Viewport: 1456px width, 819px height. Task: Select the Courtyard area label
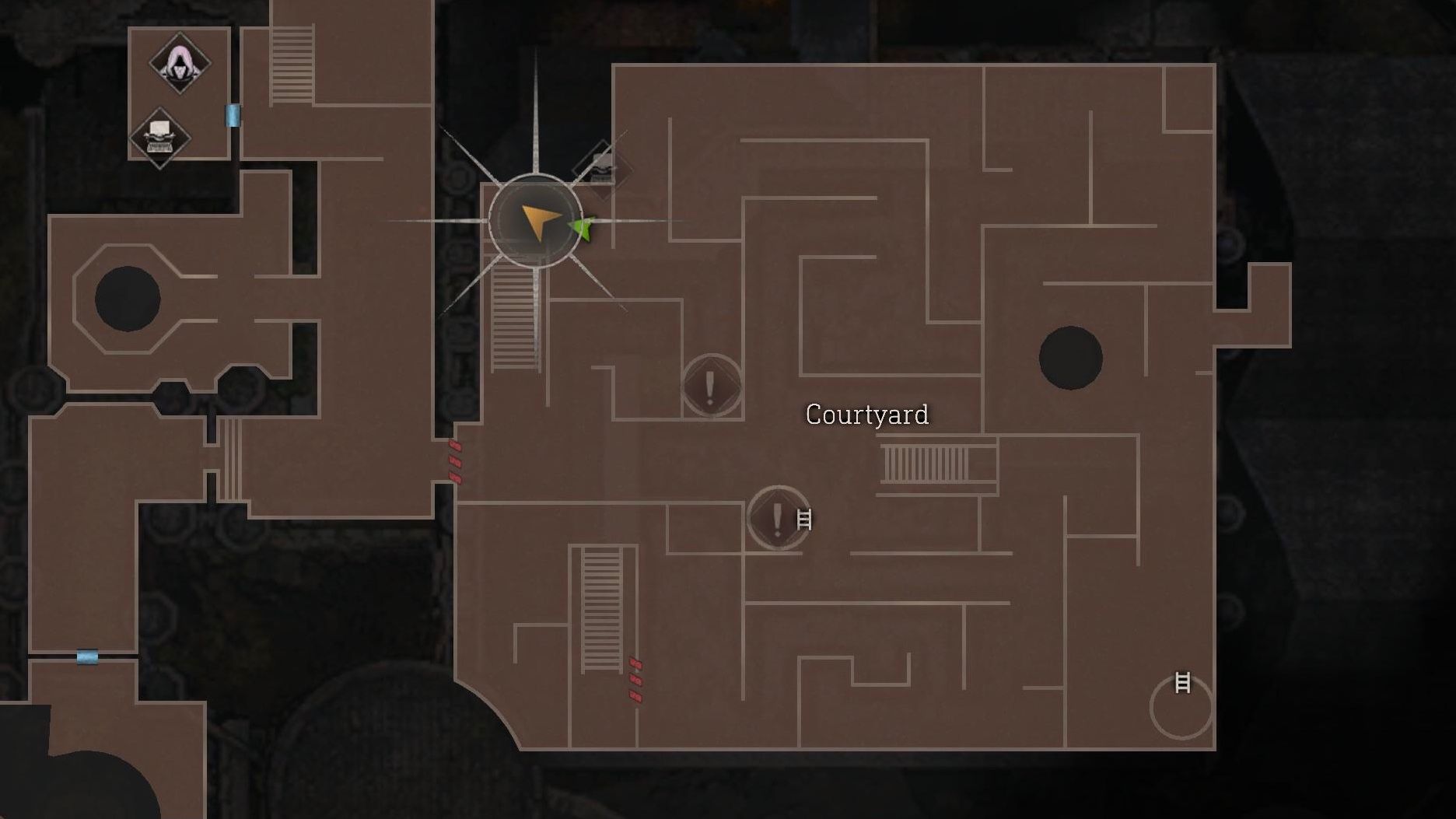click(867, 415)
